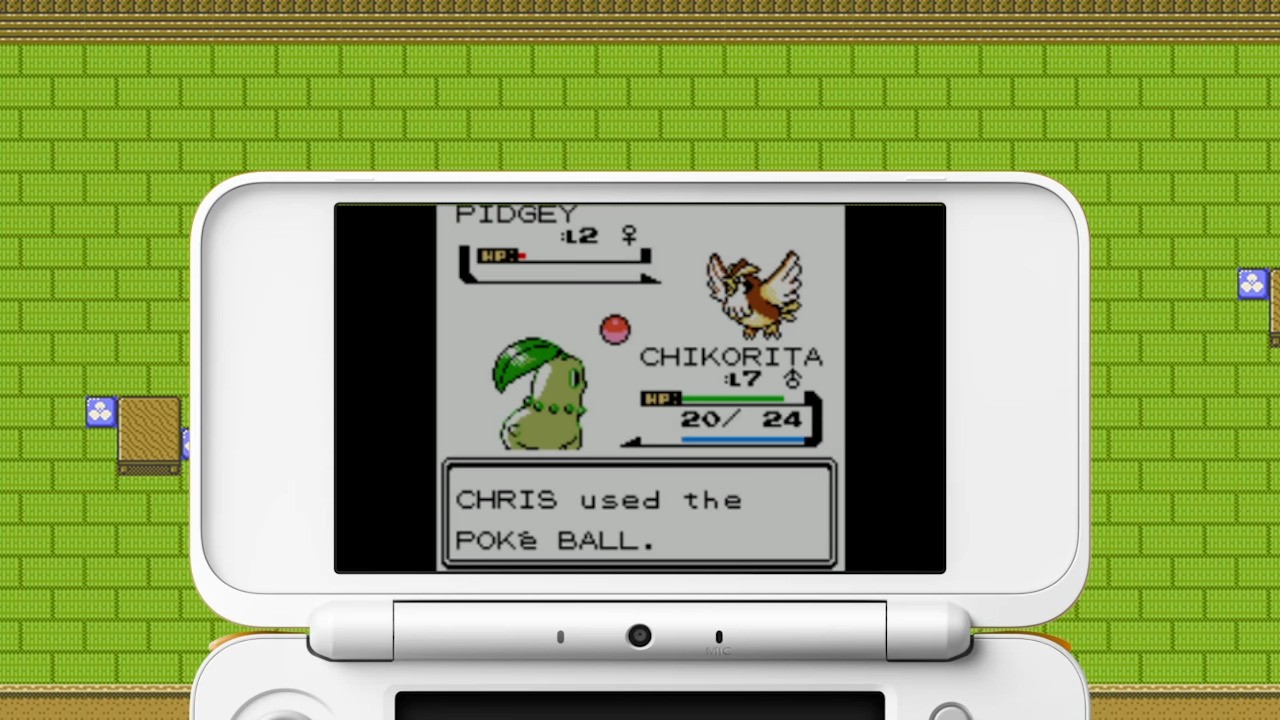Click the blue flower tile left of the bed

pos(99,410)
